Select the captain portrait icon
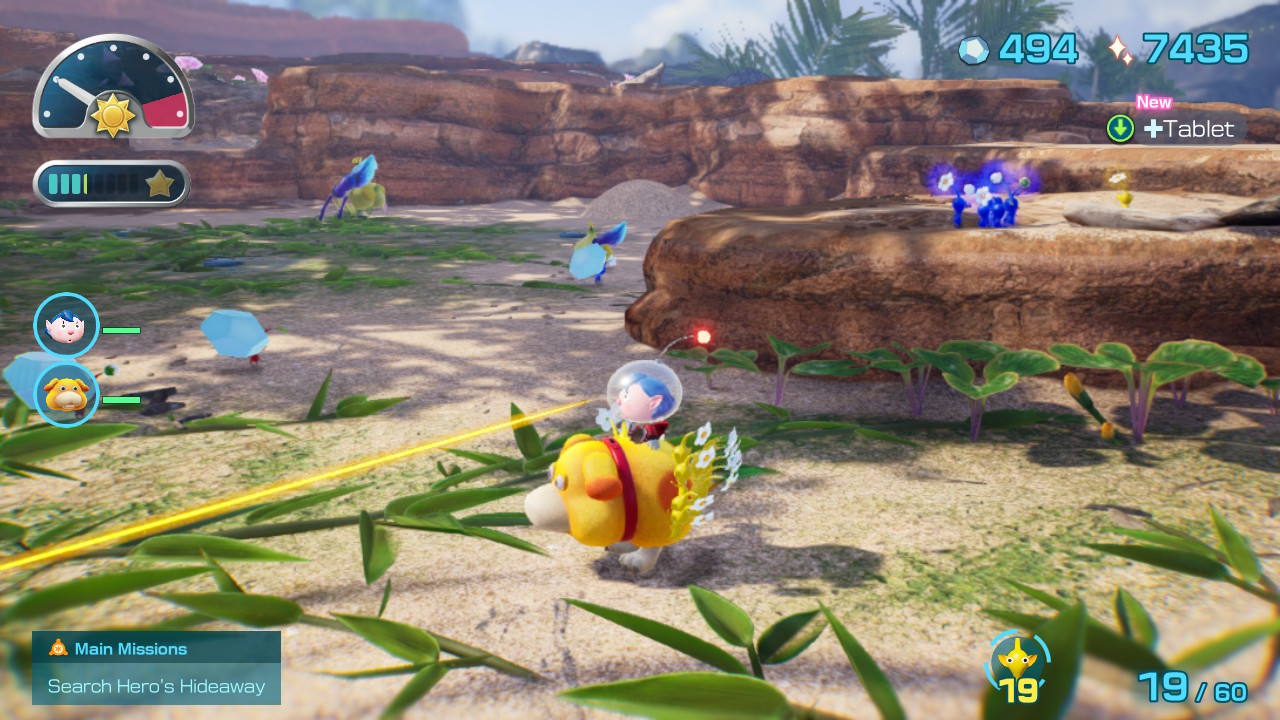This screenshot has height=720, width=1280. click(67, 325)
